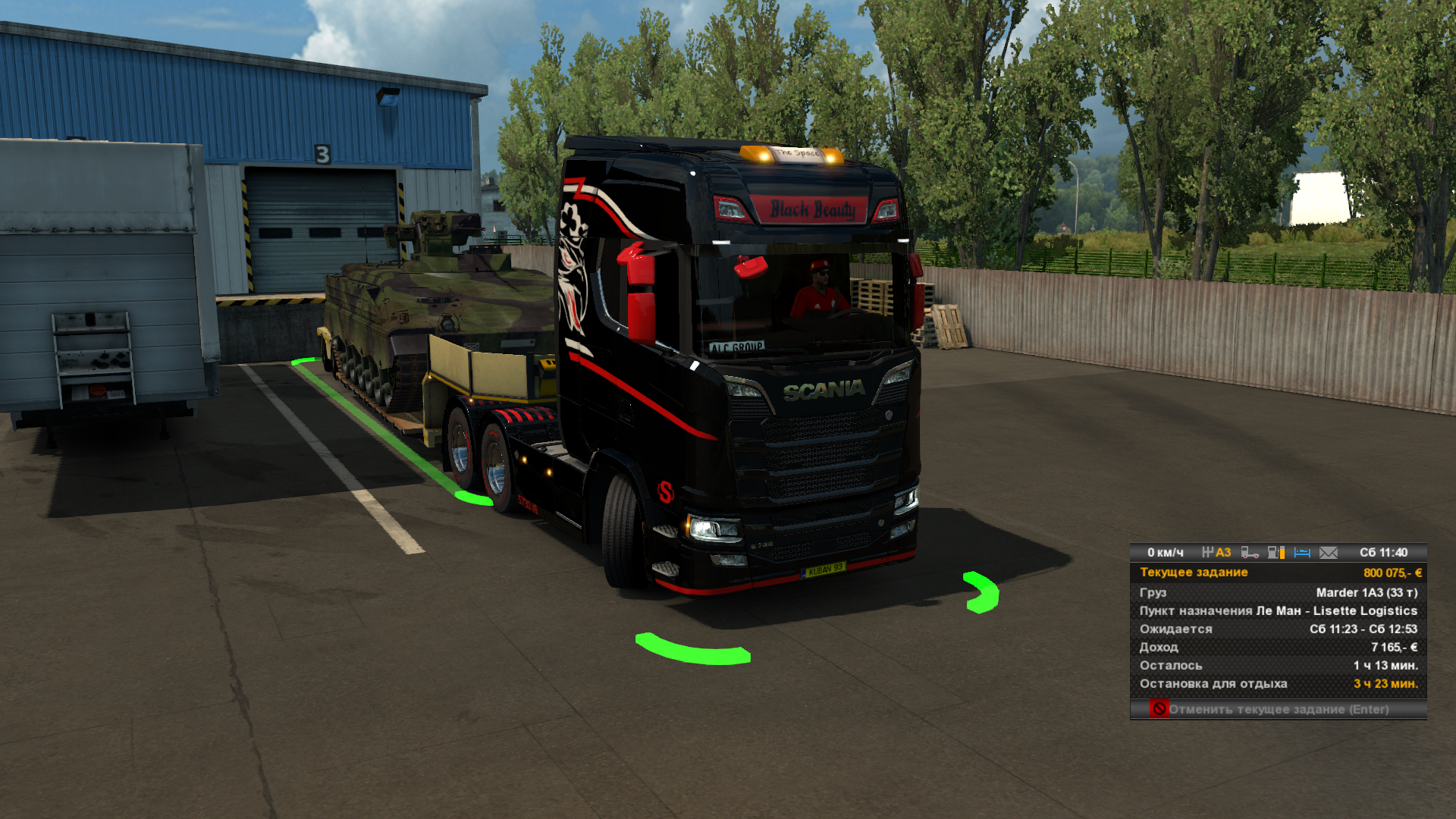Click the truck damage status icon
The image size is (1456, 819).
tap(1250, 553)
